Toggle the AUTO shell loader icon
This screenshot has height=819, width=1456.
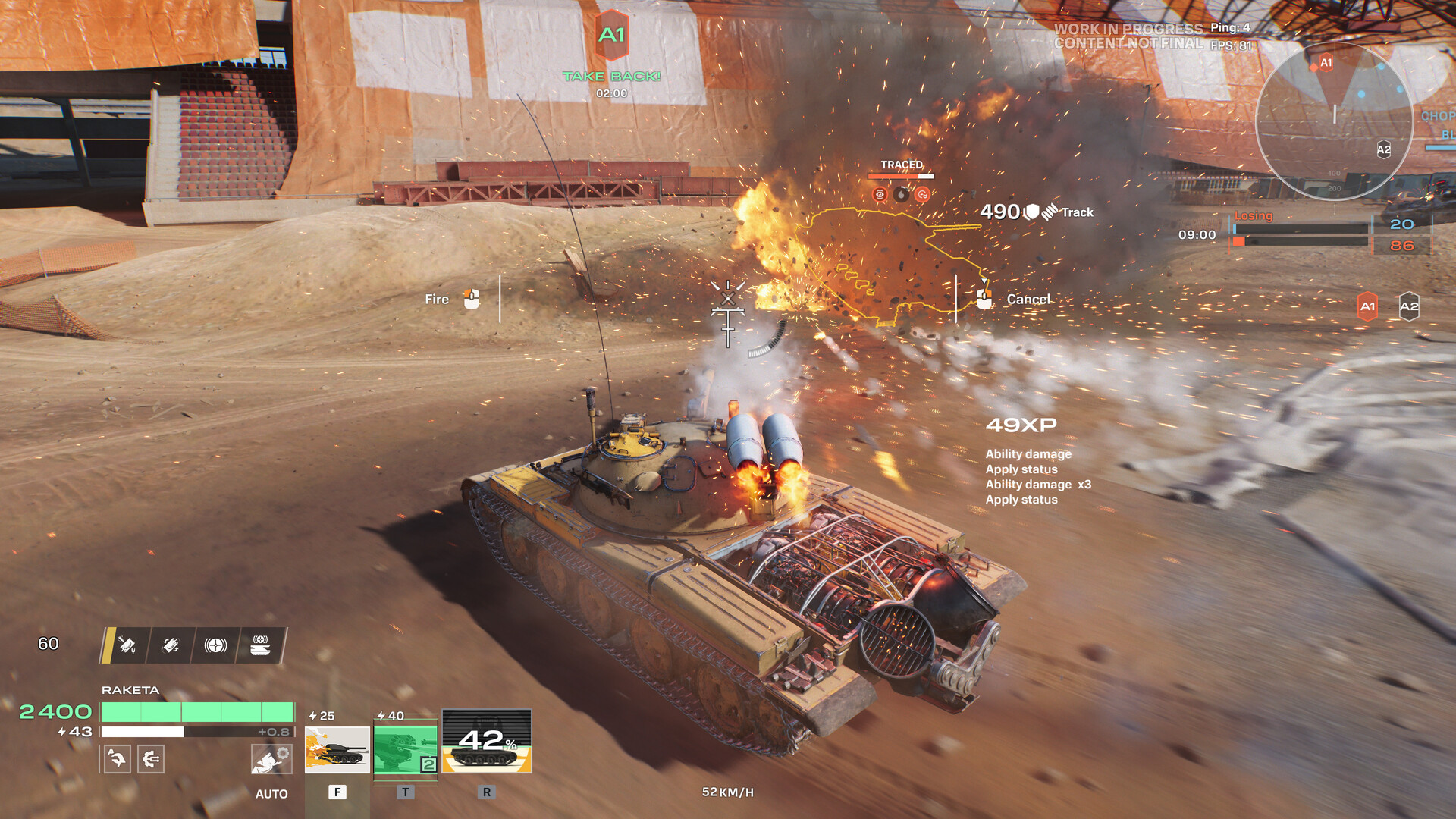[x=271, y=758]
